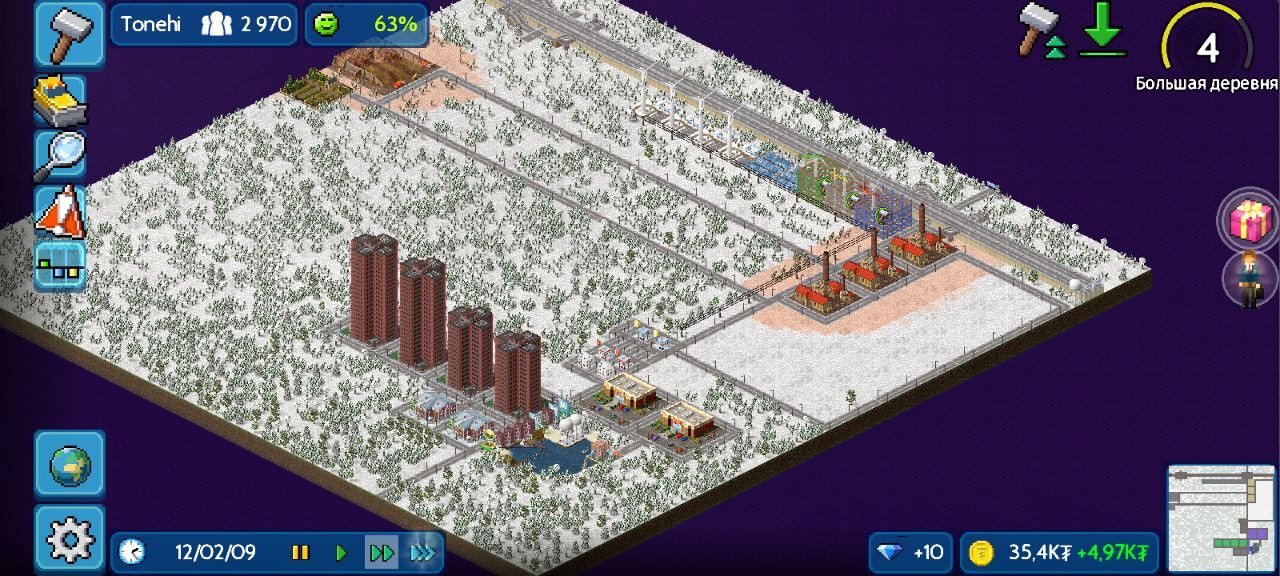Set game speed to normal play

click(341, 552)
